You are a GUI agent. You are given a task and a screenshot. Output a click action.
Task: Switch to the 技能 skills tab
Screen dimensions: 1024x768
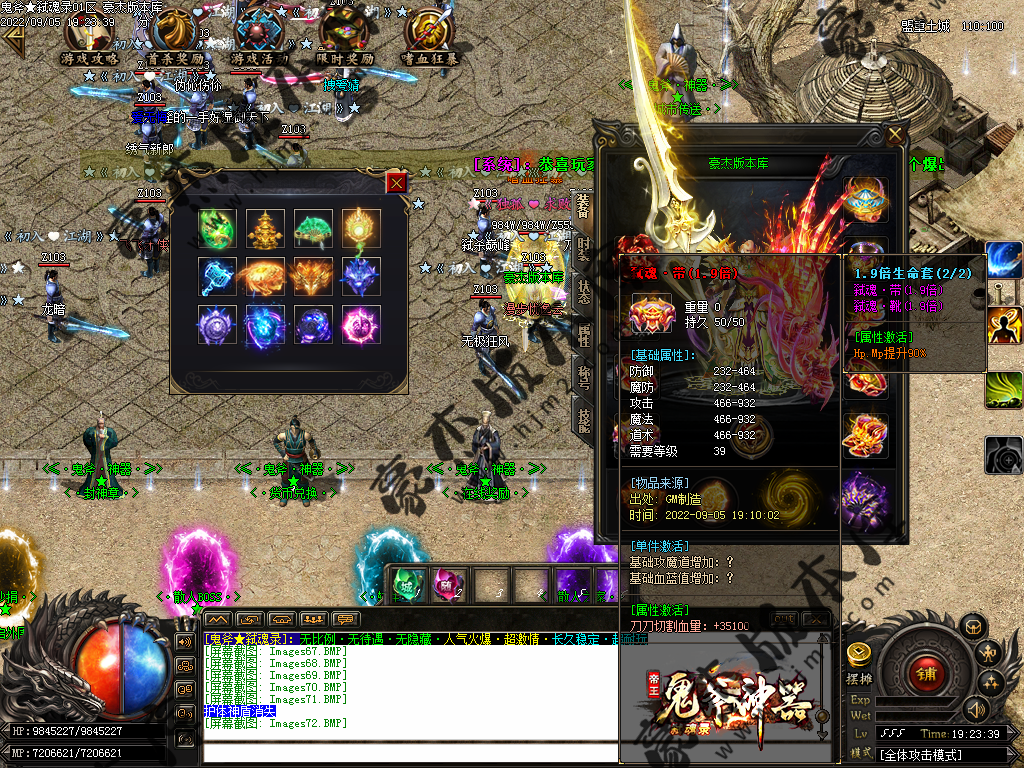(x=582, y=421)
